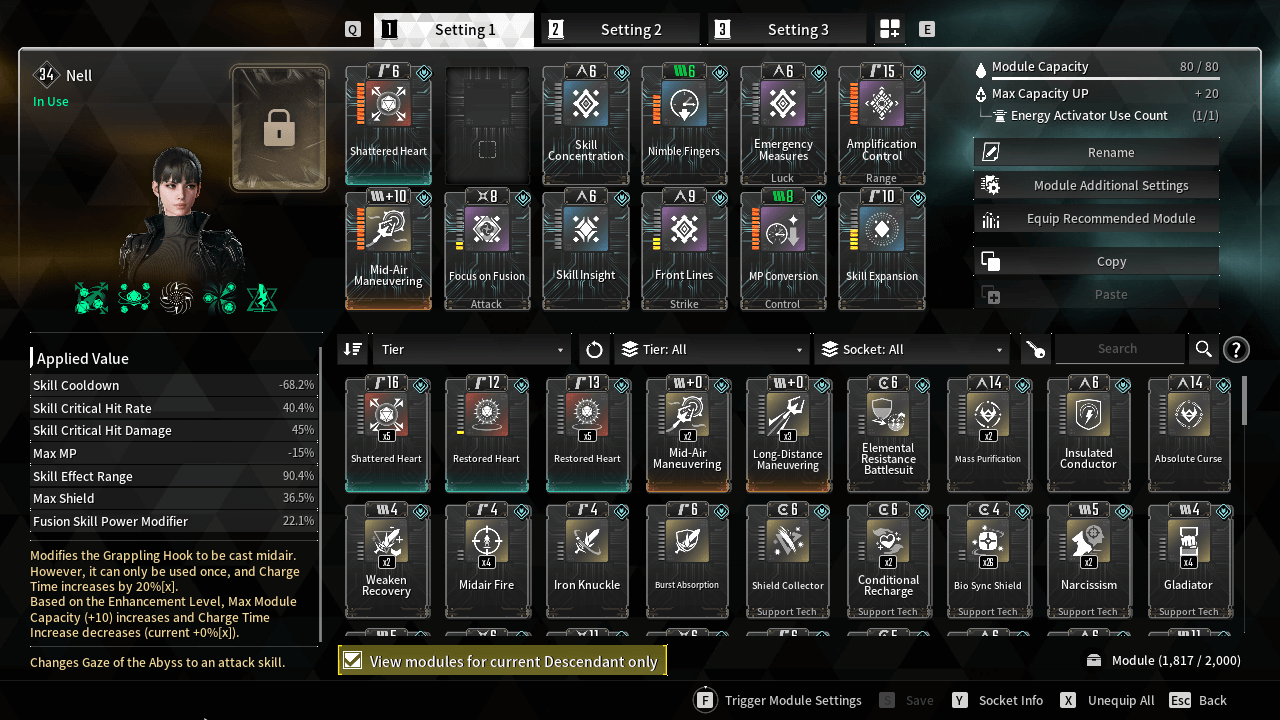Choose Equip Recommended Module

tap(1096, 218)
